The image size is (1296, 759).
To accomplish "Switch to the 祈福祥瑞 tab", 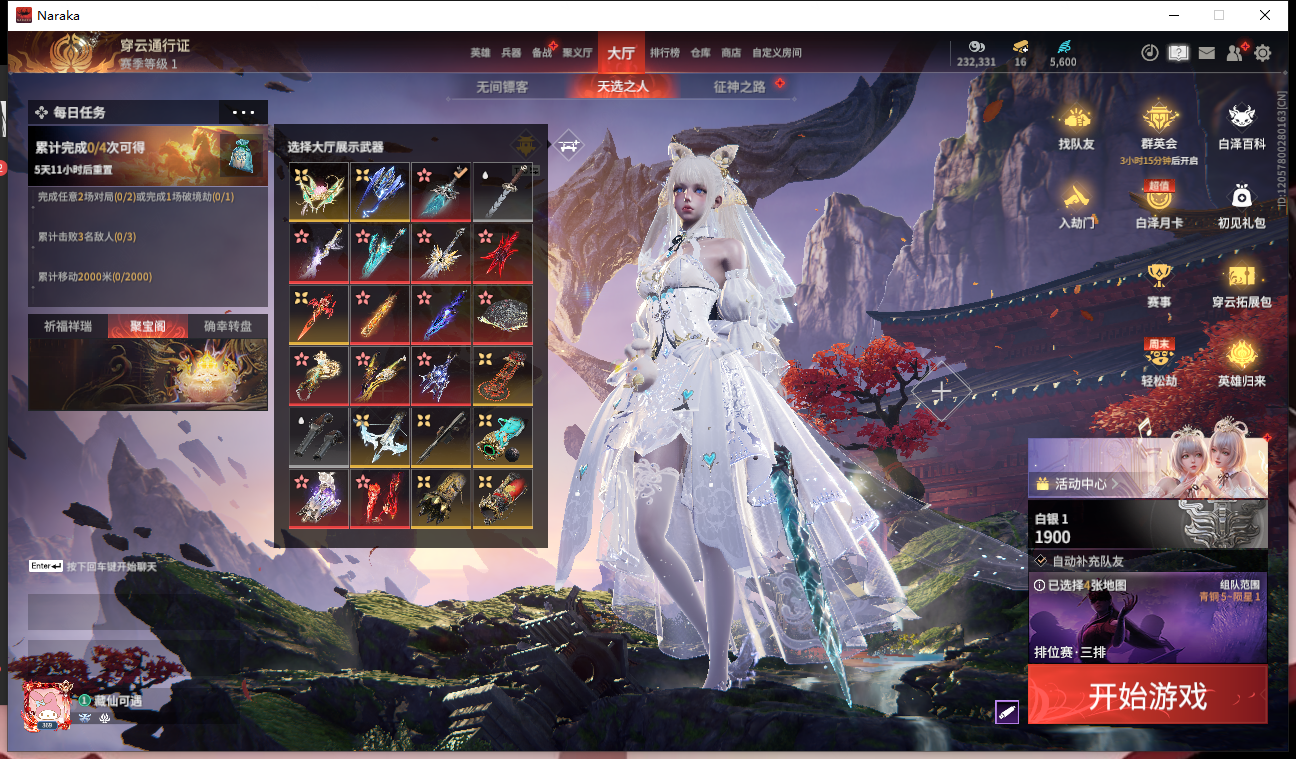I will pos(67,326).
